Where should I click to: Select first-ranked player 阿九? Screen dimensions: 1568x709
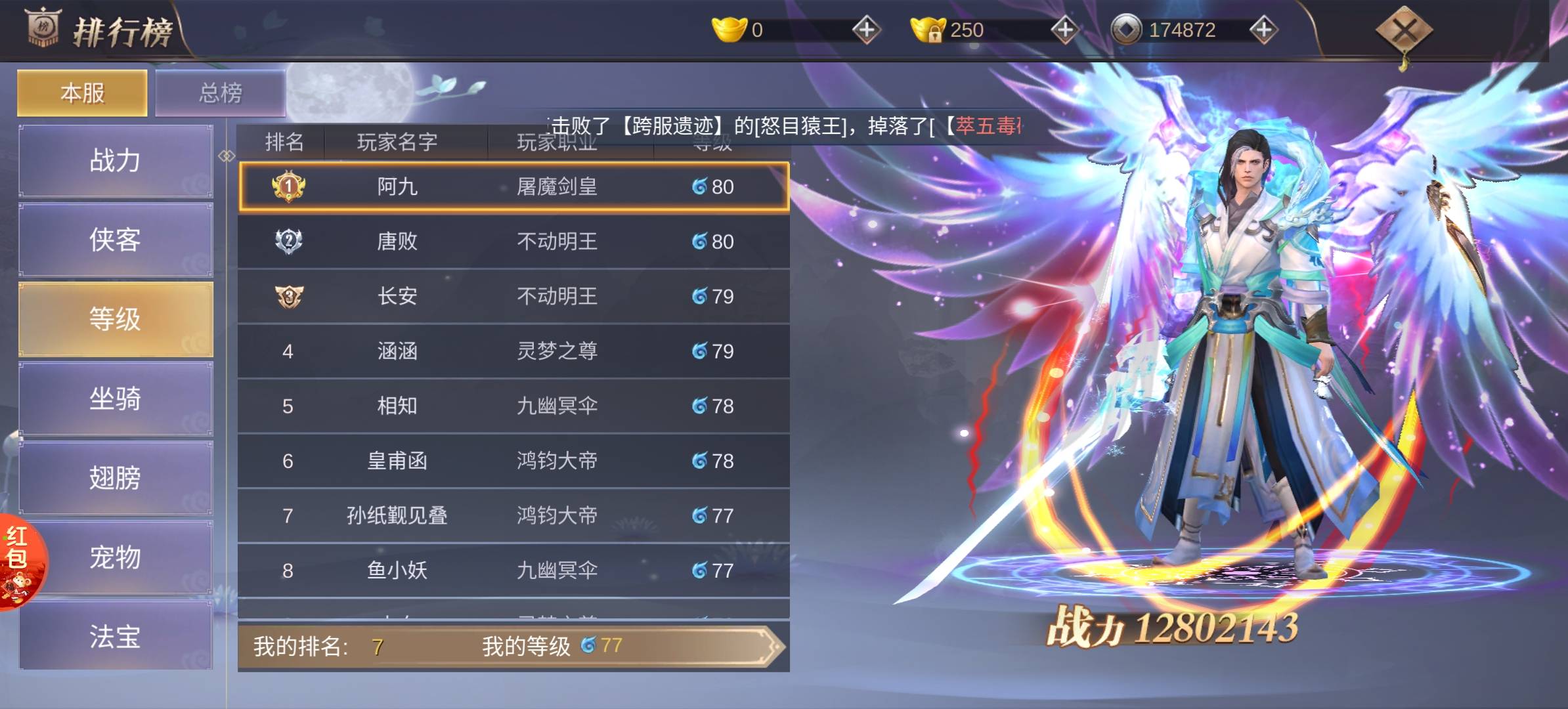pos(513,187)
